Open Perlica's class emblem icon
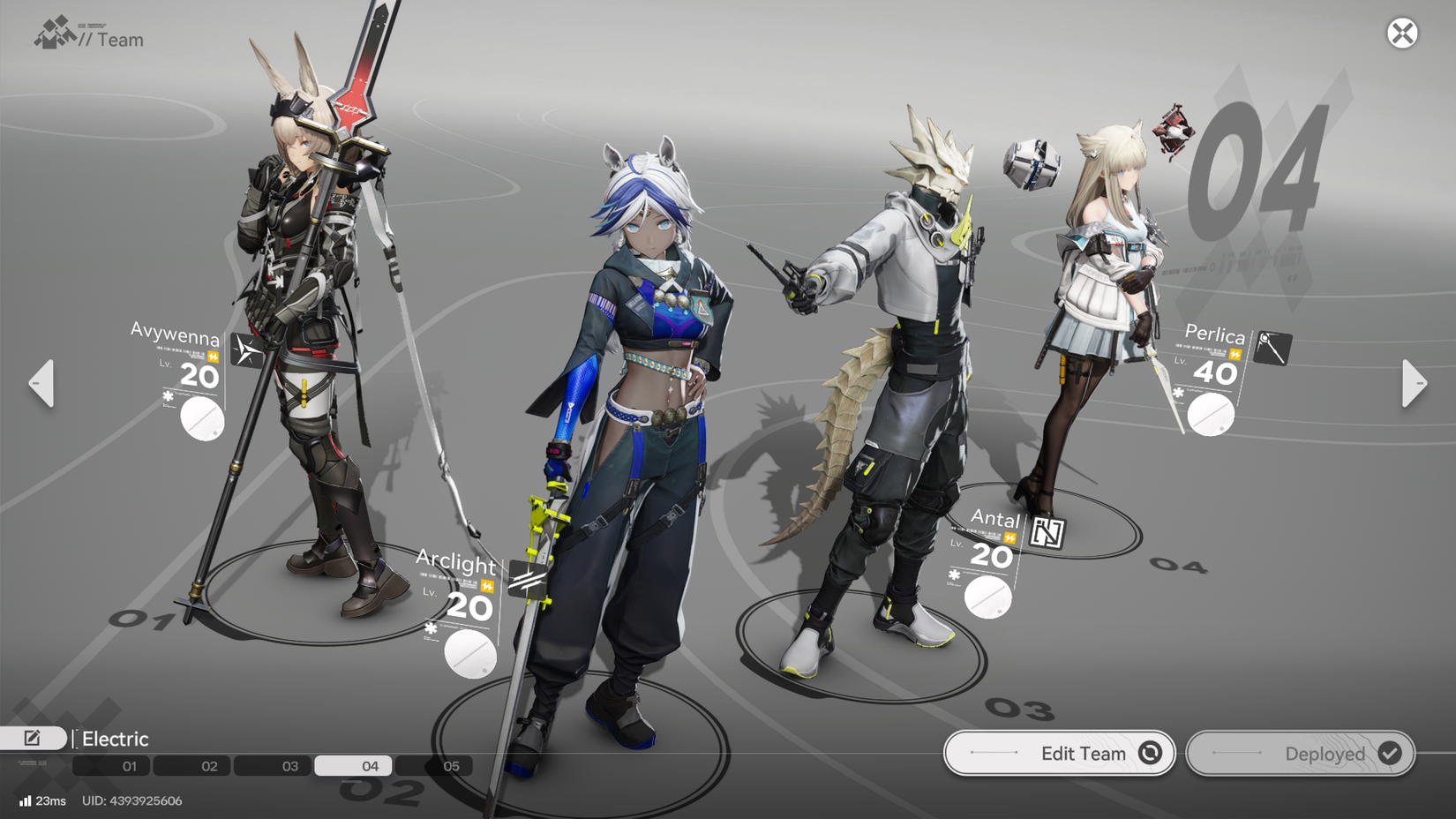The height and width of the screenshot is (819, 1456). pyautogui.click(x=1271, y=347)
